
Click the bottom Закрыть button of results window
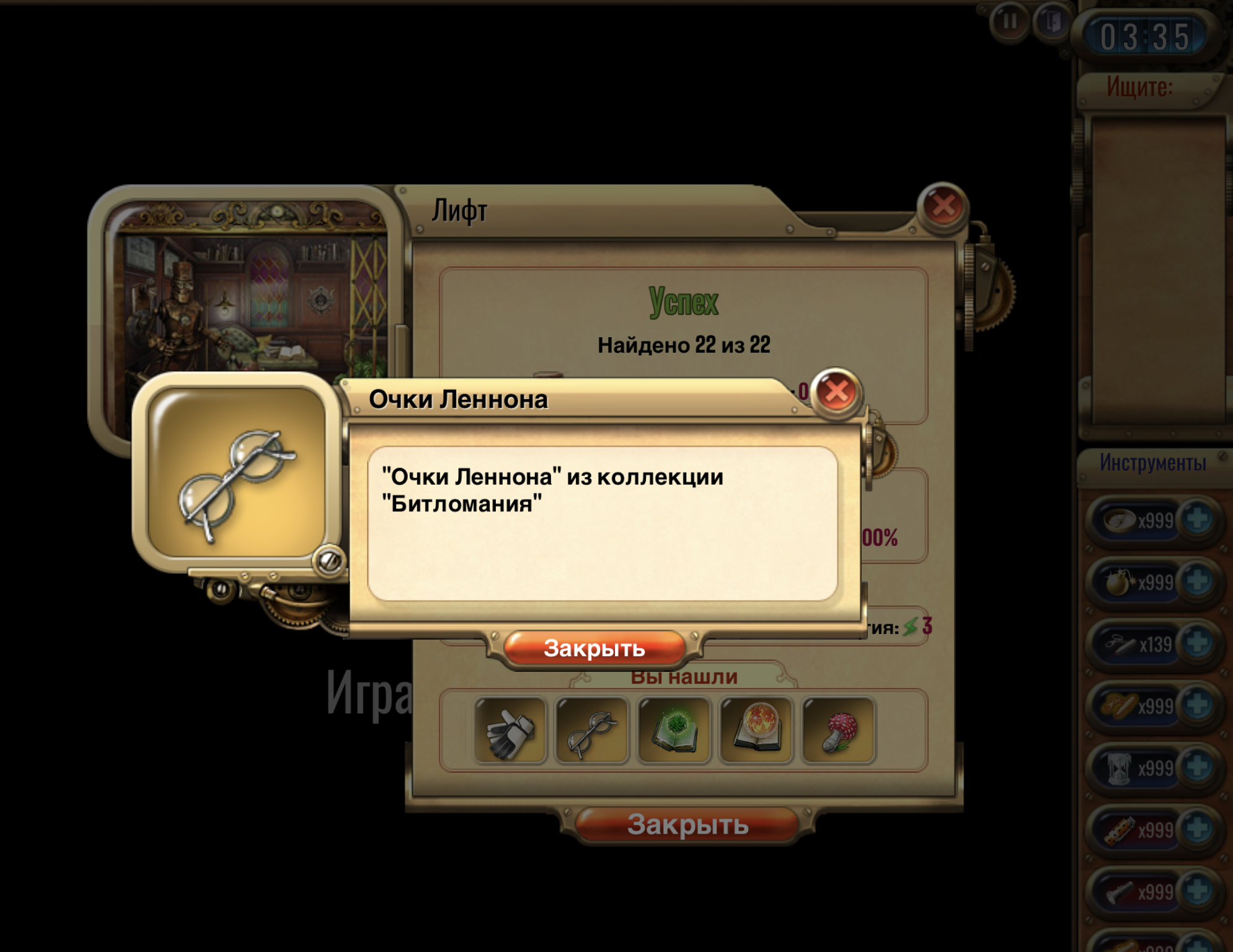(687, 824)
